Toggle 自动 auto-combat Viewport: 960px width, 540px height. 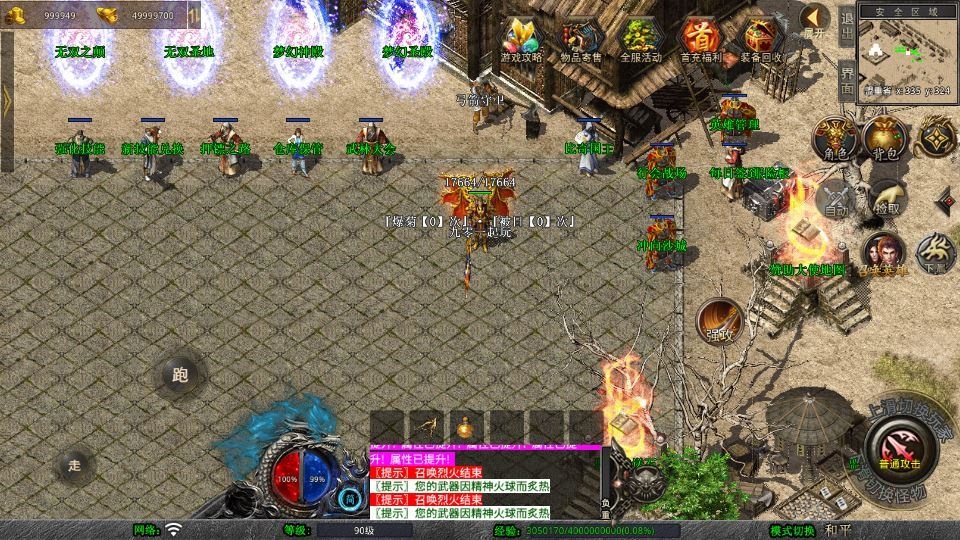835,200
